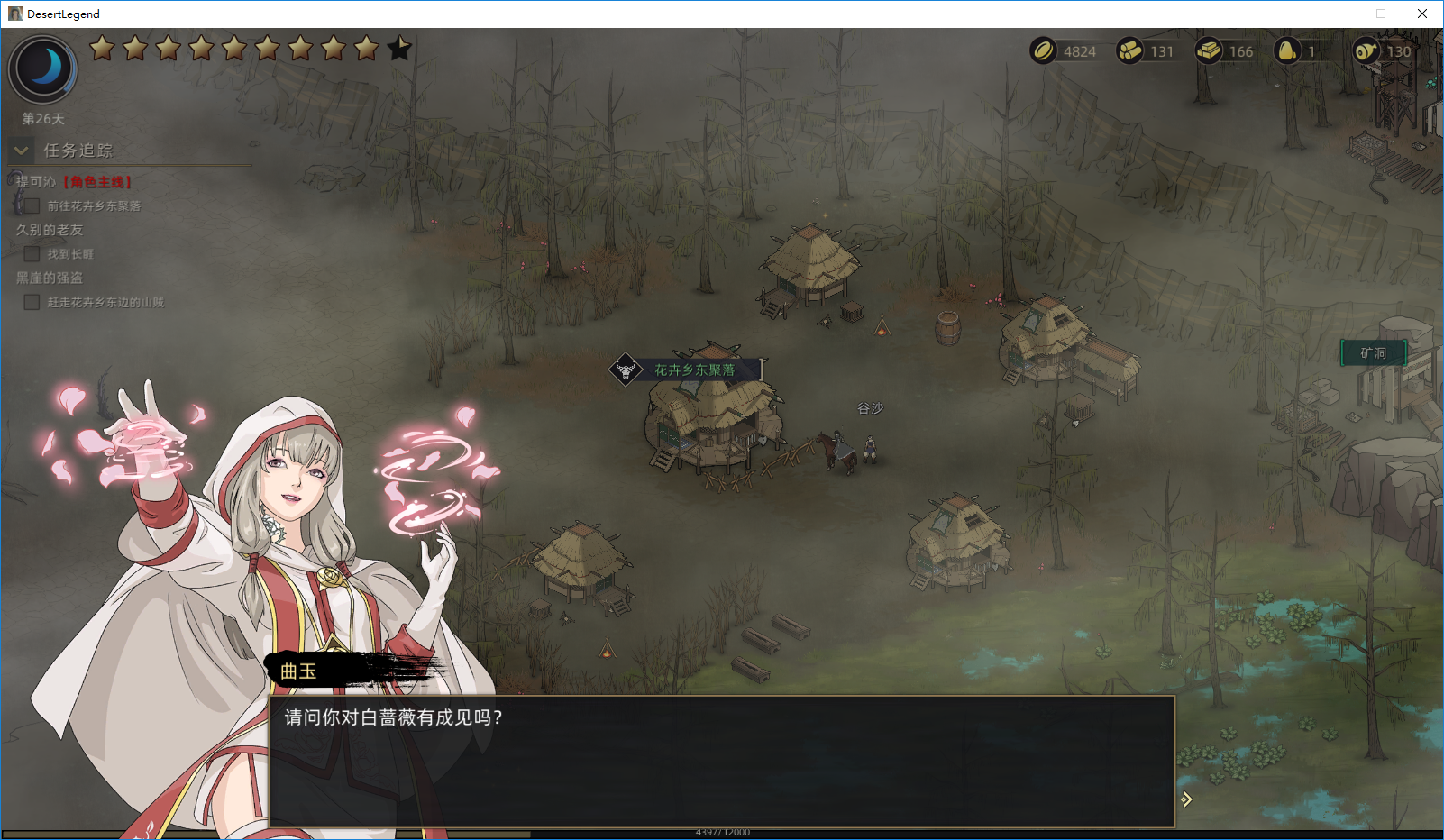Select the 黑崖的强盗 quest title

pyautogui.click(x=50, y=278)
